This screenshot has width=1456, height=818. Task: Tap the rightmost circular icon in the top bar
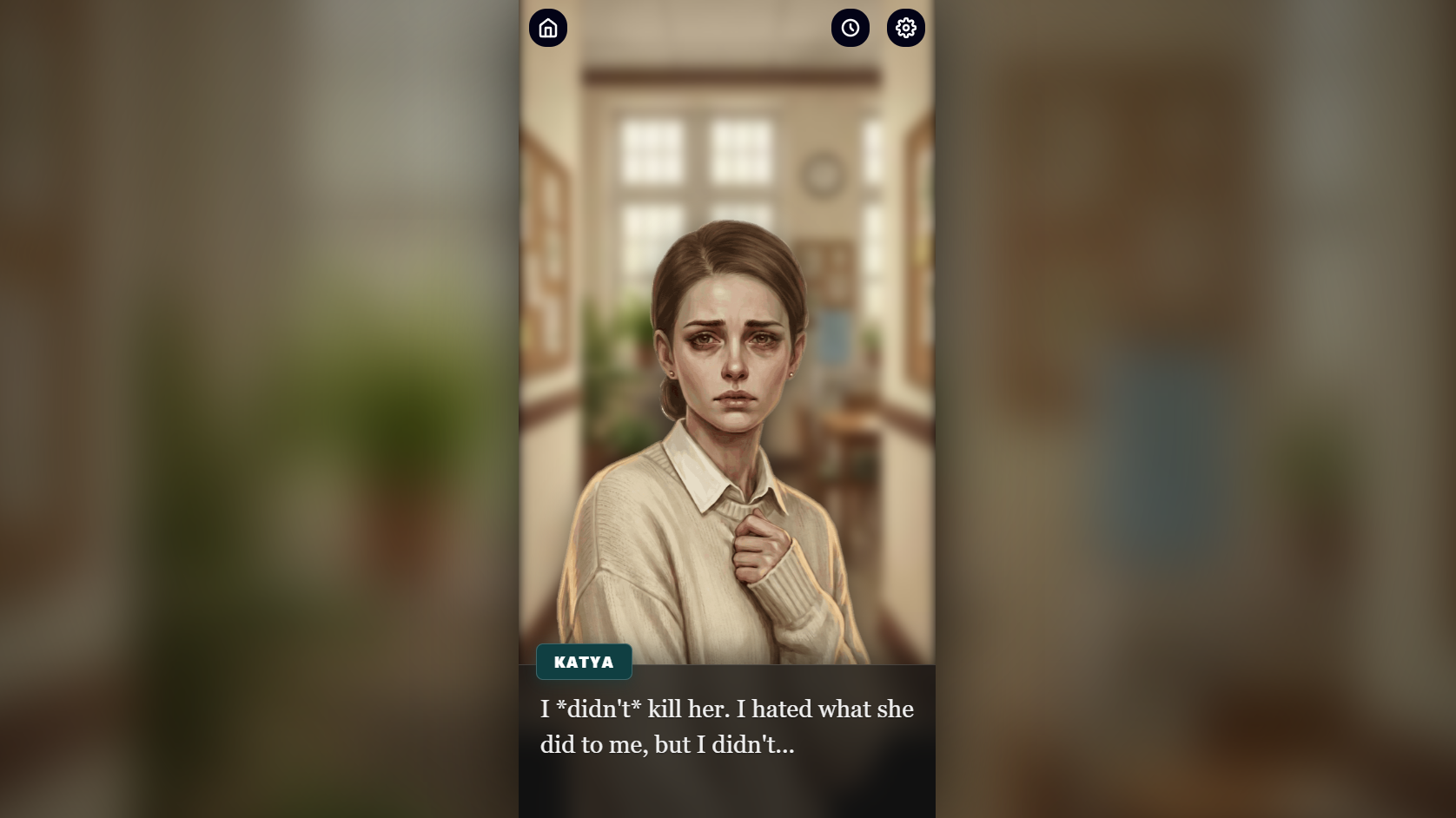pos(905,27)
